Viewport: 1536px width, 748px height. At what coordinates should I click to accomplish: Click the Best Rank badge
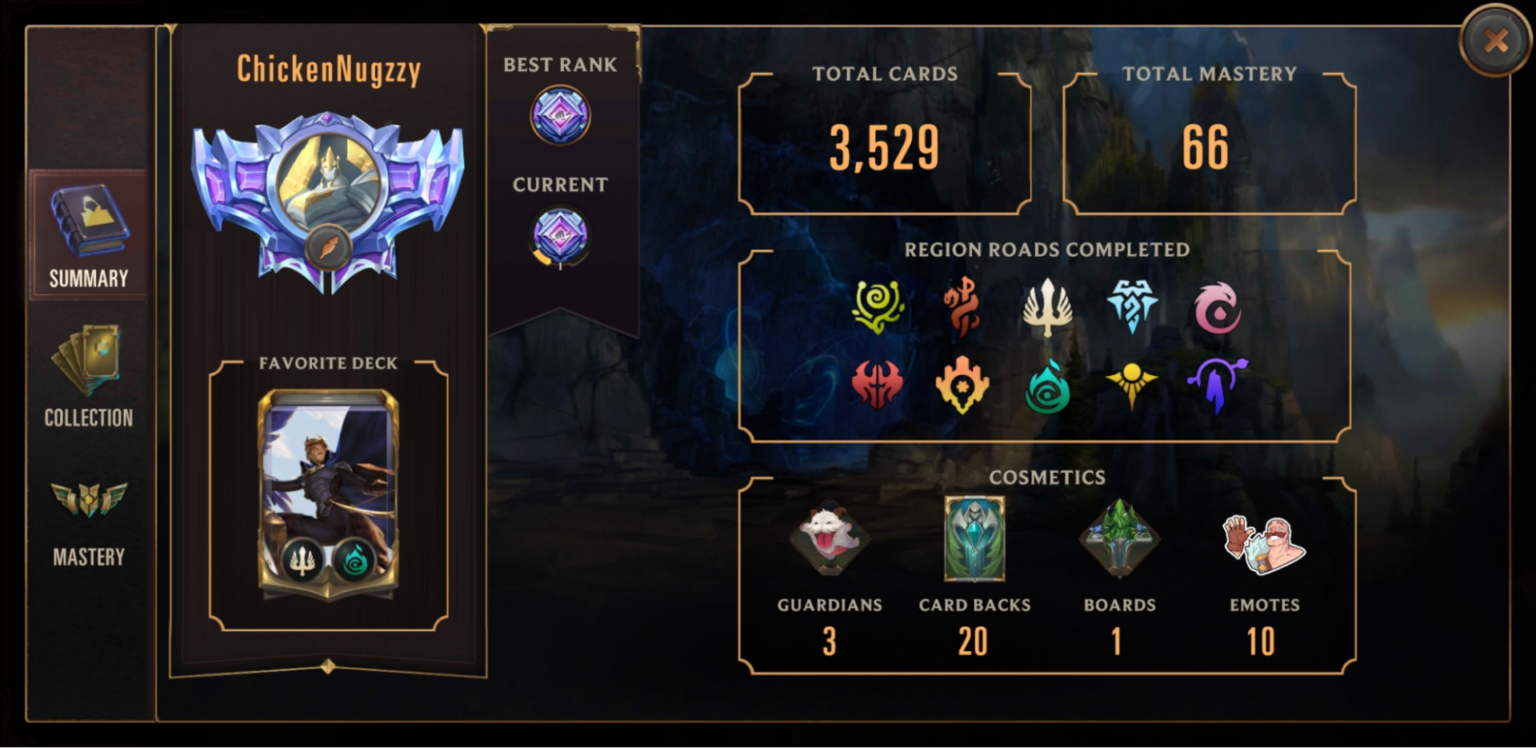tap(560, 114)
